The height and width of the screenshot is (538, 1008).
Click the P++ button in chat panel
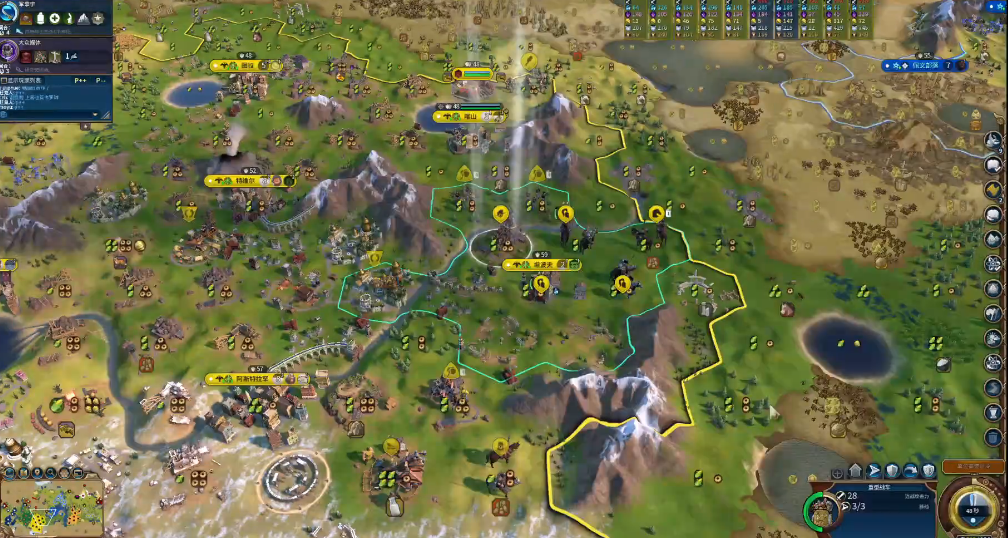(81, 80)
